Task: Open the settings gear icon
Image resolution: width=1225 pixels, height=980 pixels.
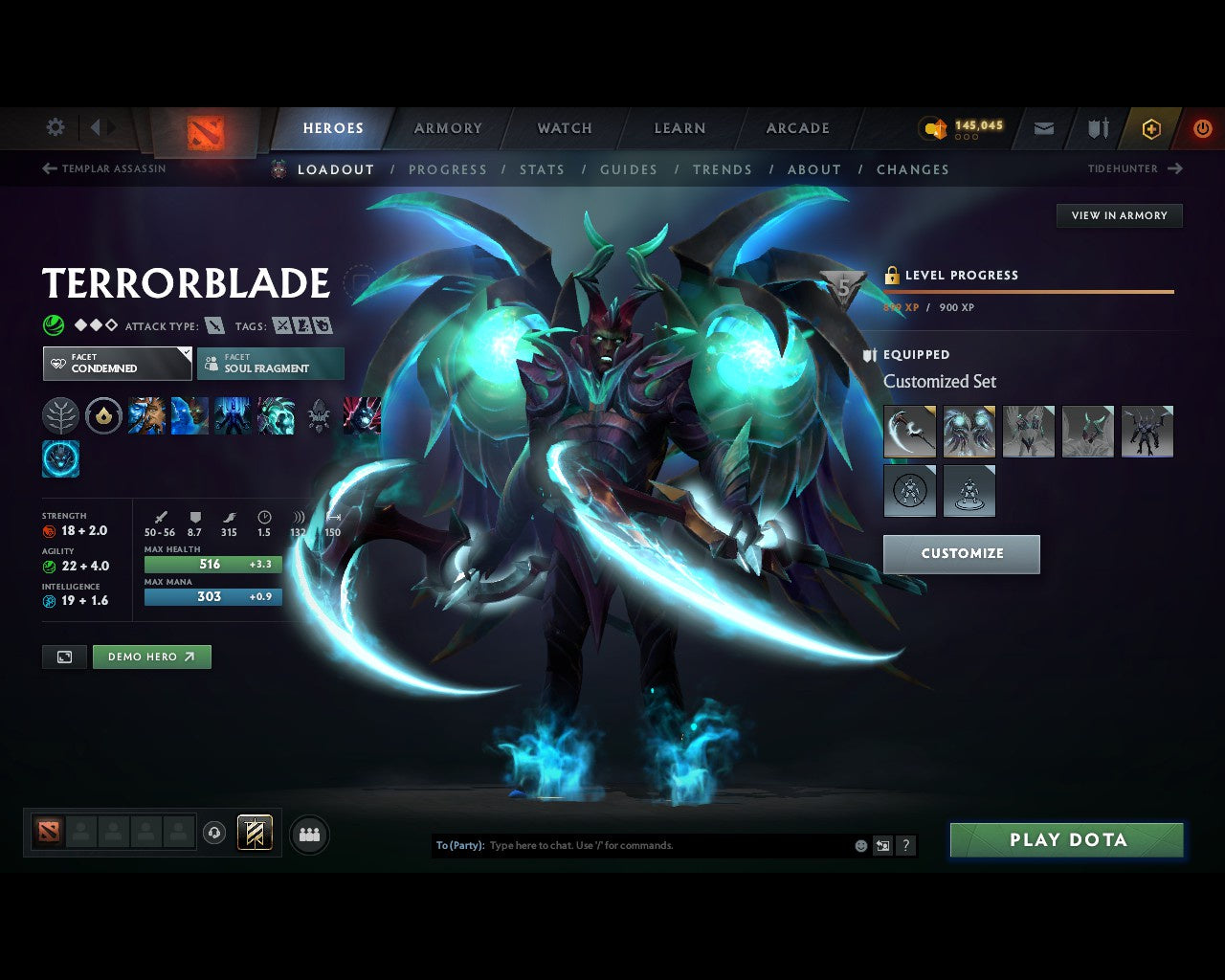Action: point(55,127)
